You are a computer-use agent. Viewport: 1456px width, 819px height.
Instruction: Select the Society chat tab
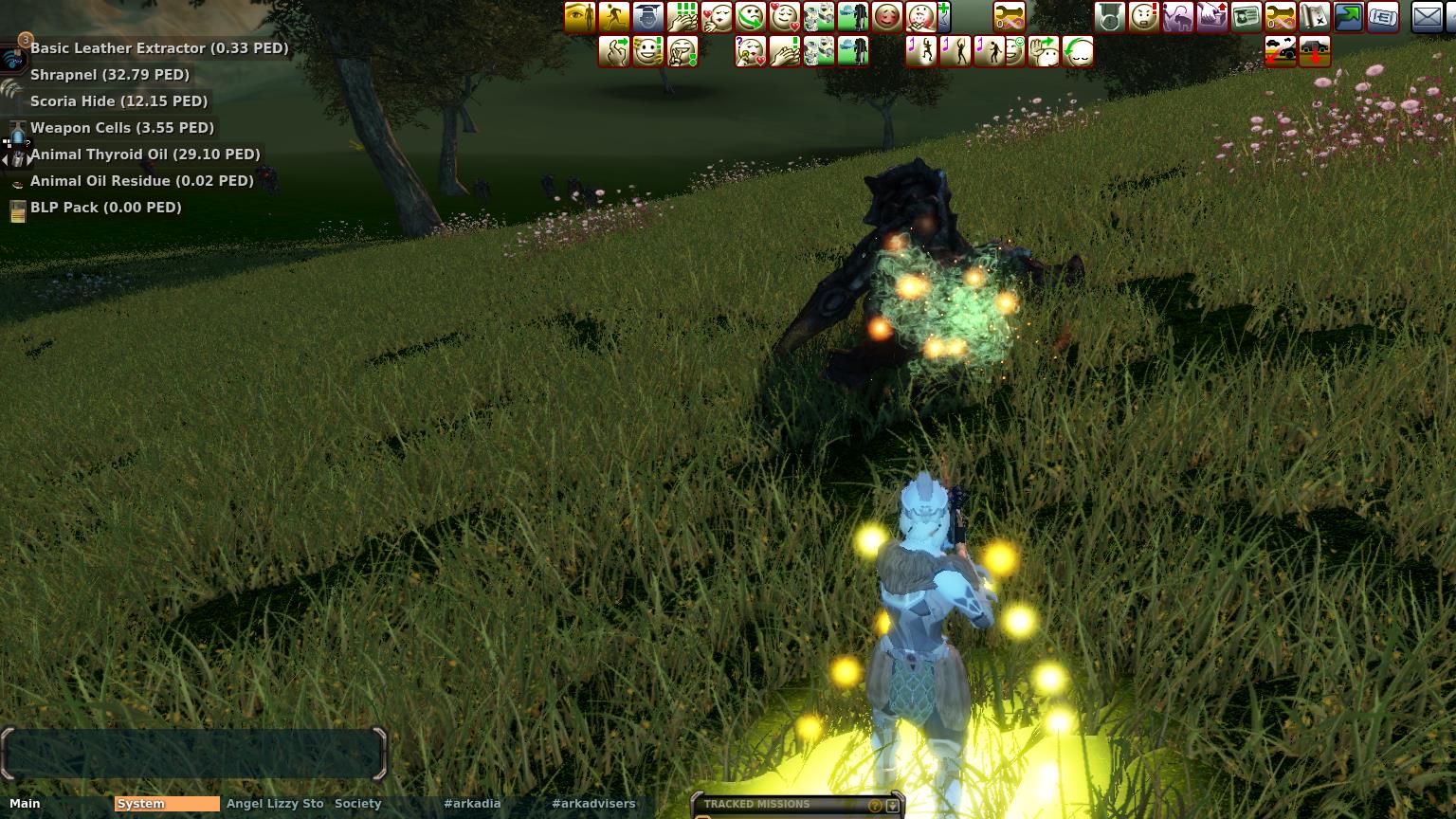click(357, 804)
